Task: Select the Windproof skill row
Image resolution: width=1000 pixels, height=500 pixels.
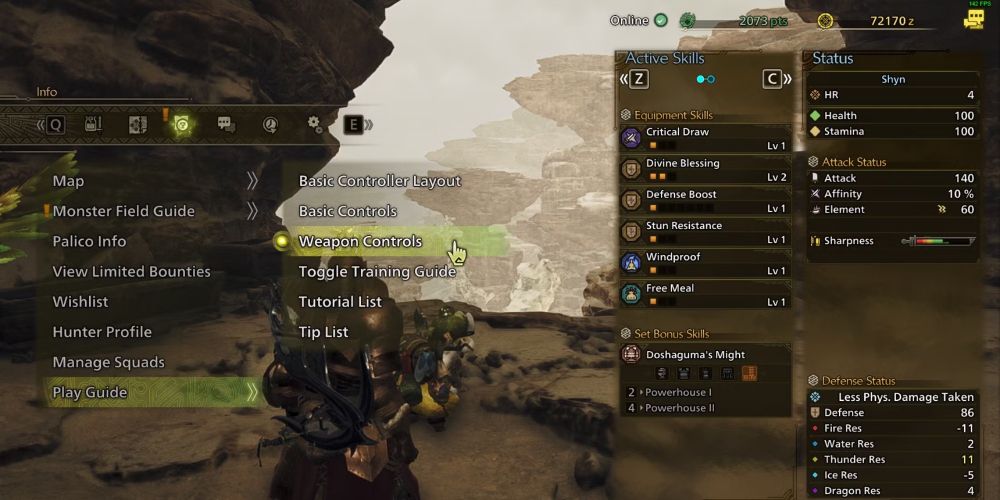Action: coord(705,263)
